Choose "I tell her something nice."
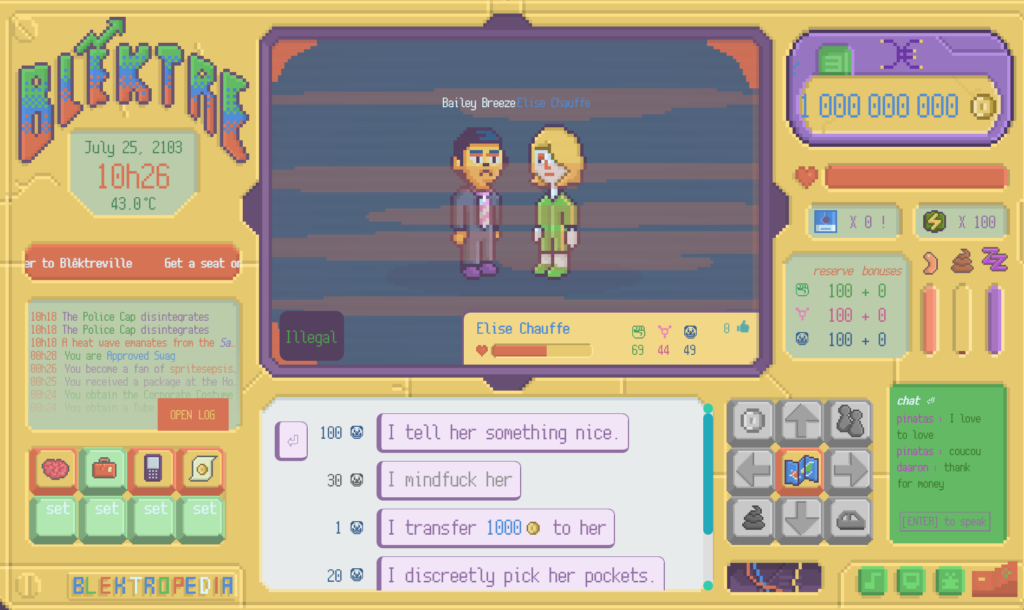The height and width of the screenshot is (610, 1024). click(502, 433)
